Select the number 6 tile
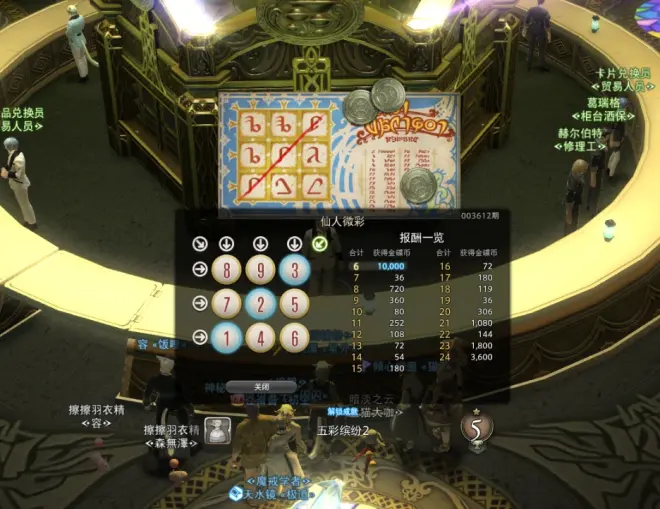This screenshot has width=660, height=509. [x=294, y=337]
